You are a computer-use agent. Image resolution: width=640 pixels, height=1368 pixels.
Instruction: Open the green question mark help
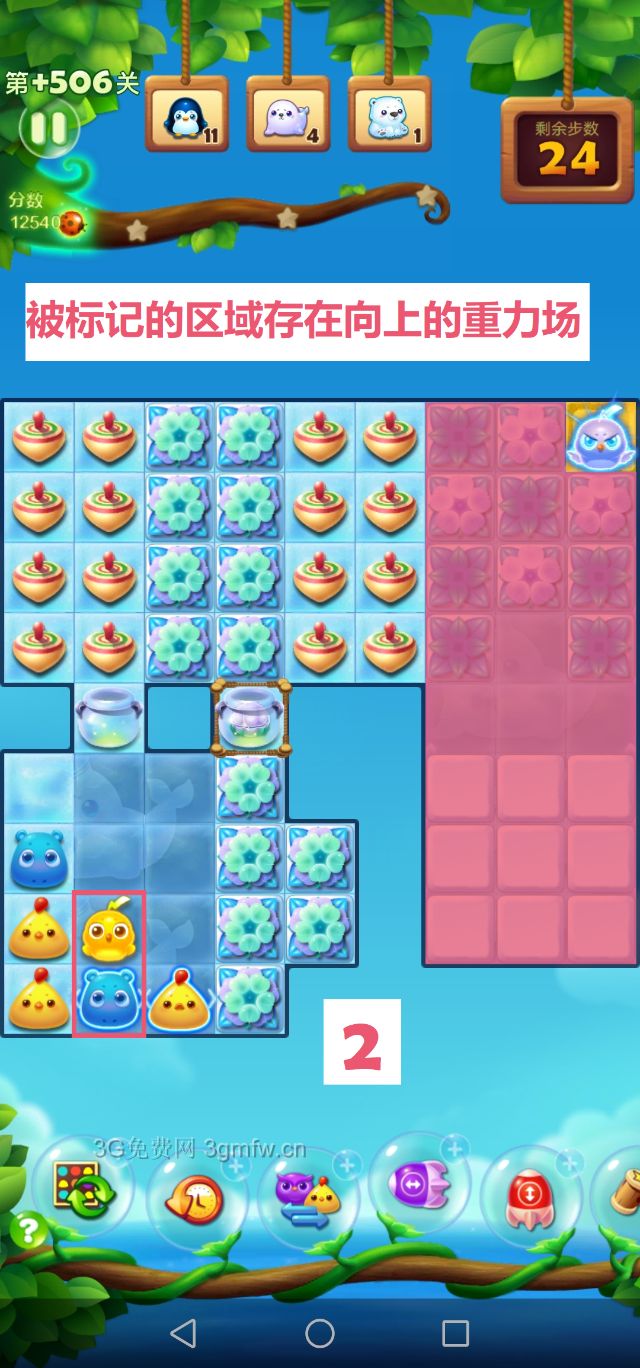coord(29,1229)
